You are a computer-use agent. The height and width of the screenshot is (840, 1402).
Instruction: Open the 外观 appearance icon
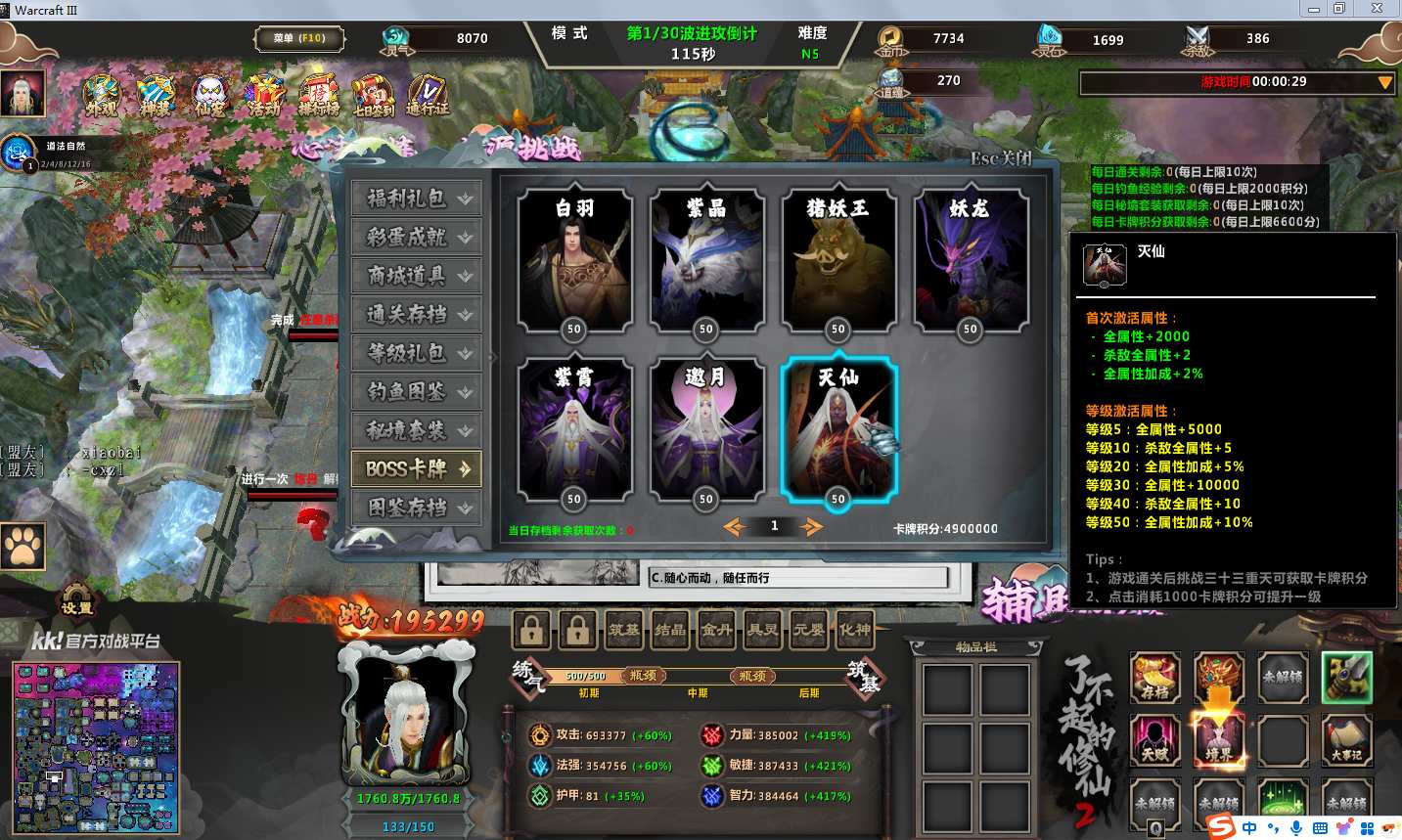(102, 96)
